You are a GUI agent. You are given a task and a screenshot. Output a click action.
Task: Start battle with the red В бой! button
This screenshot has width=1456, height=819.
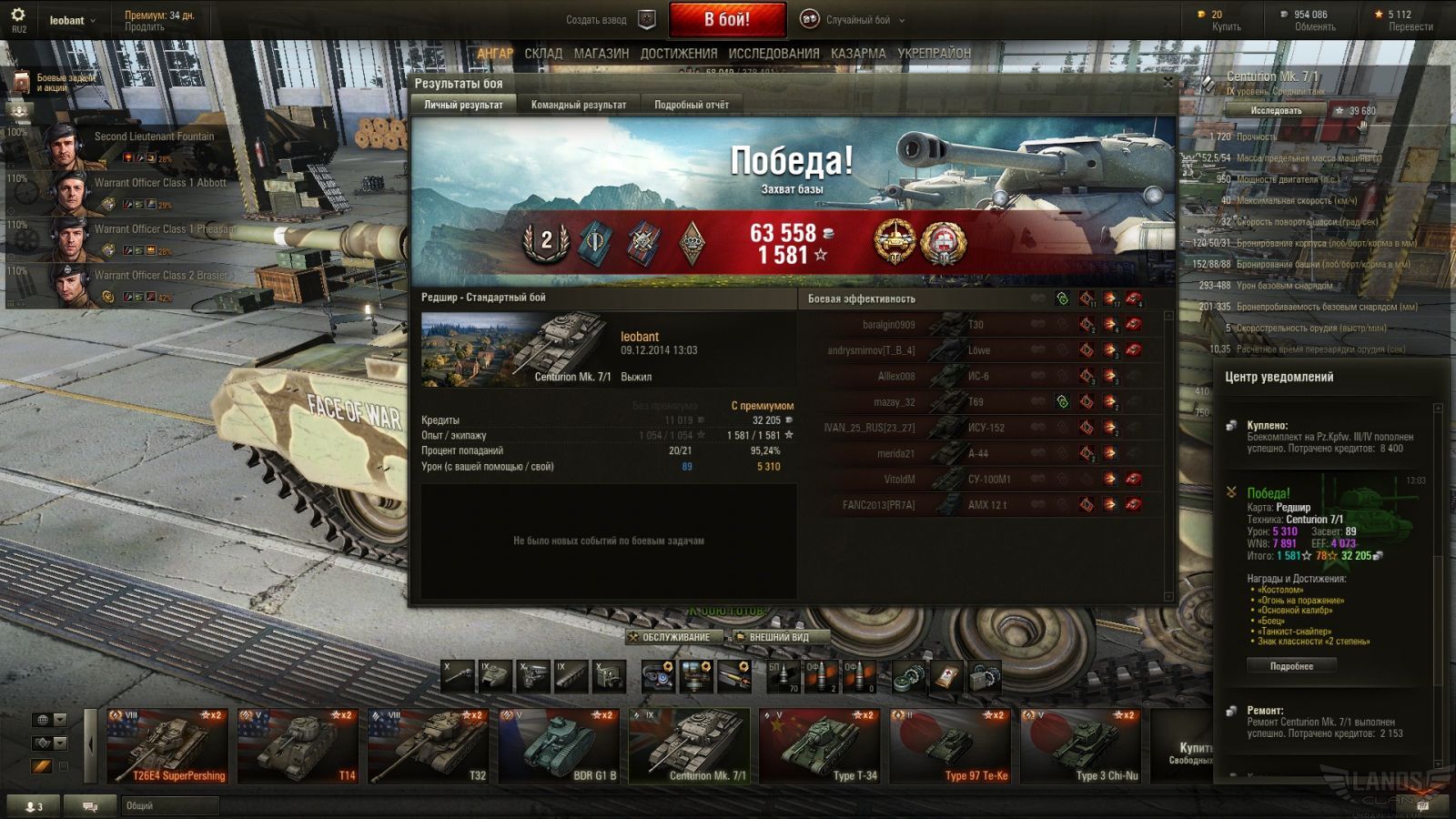click(x=727, y=19)
